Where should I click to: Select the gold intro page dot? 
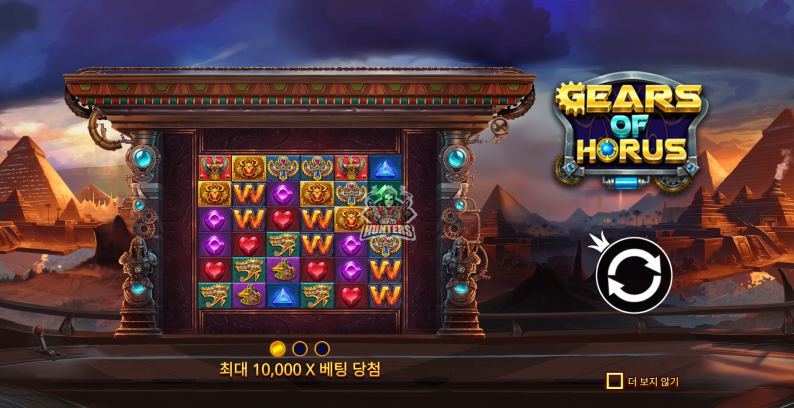279,348
